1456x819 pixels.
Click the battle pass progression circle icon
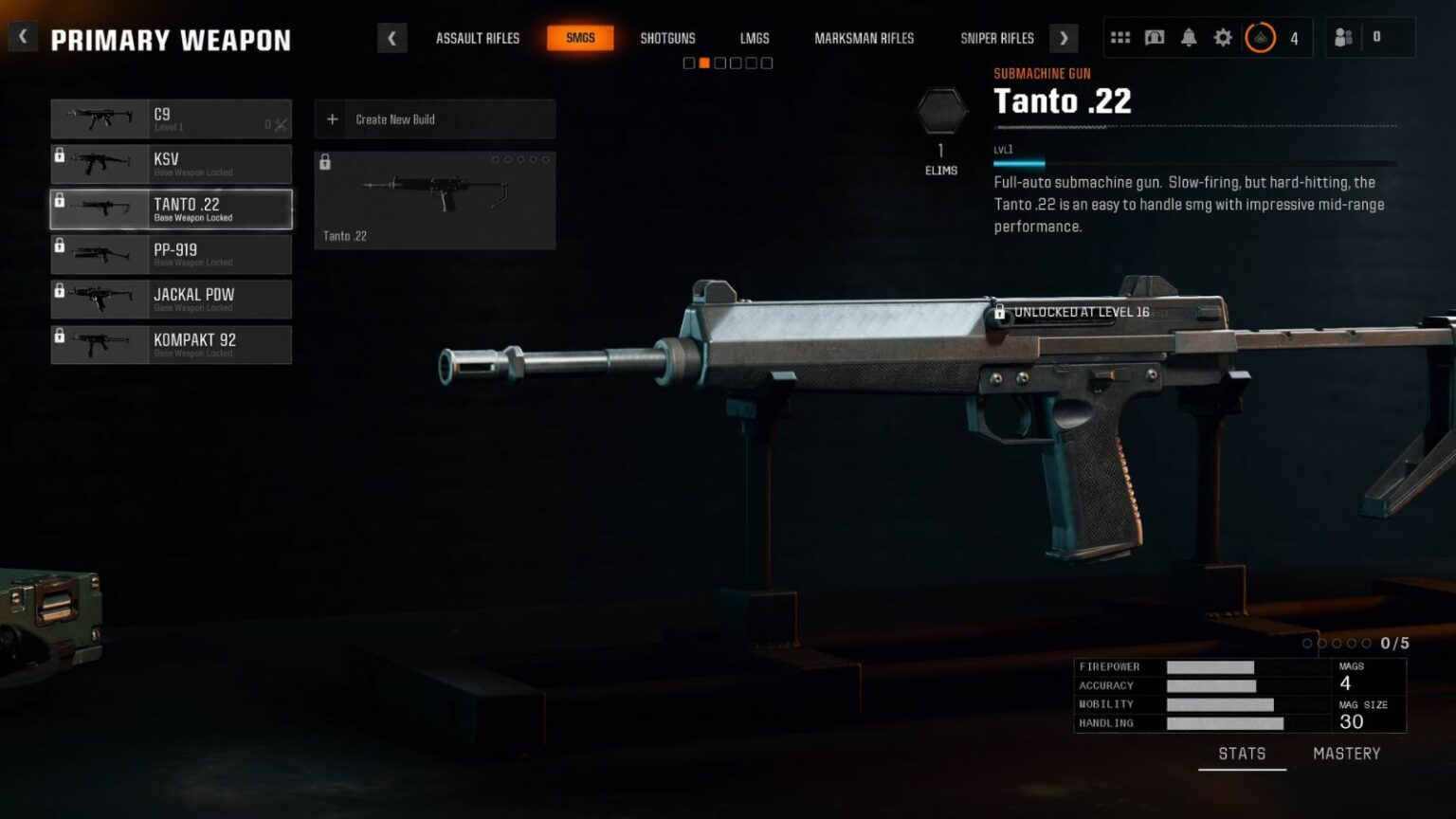coord(1261,38)
